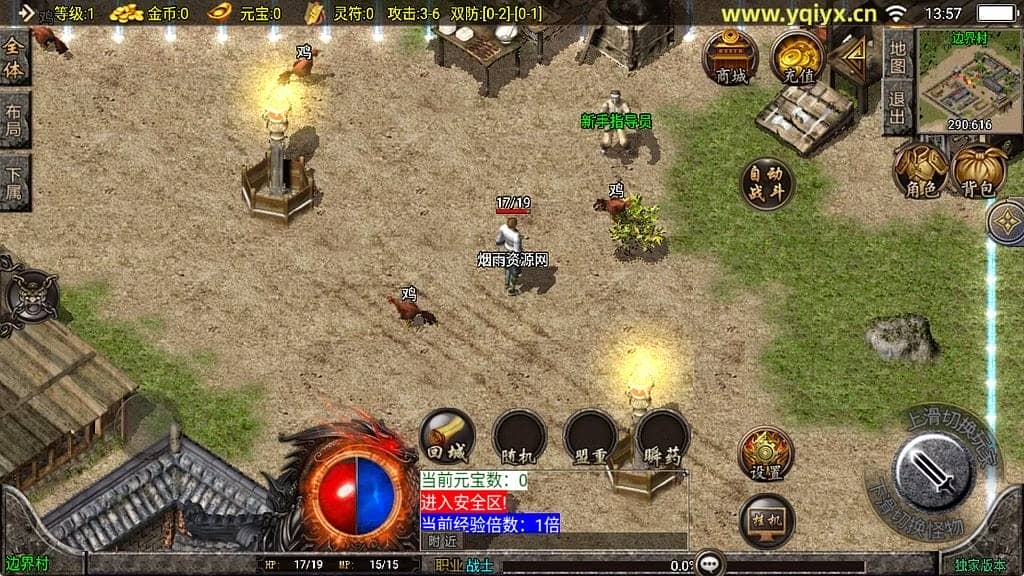Toggle 自动战斗 auto battle
Viewport: 1024px width, 576px height.
pos(767,183)
